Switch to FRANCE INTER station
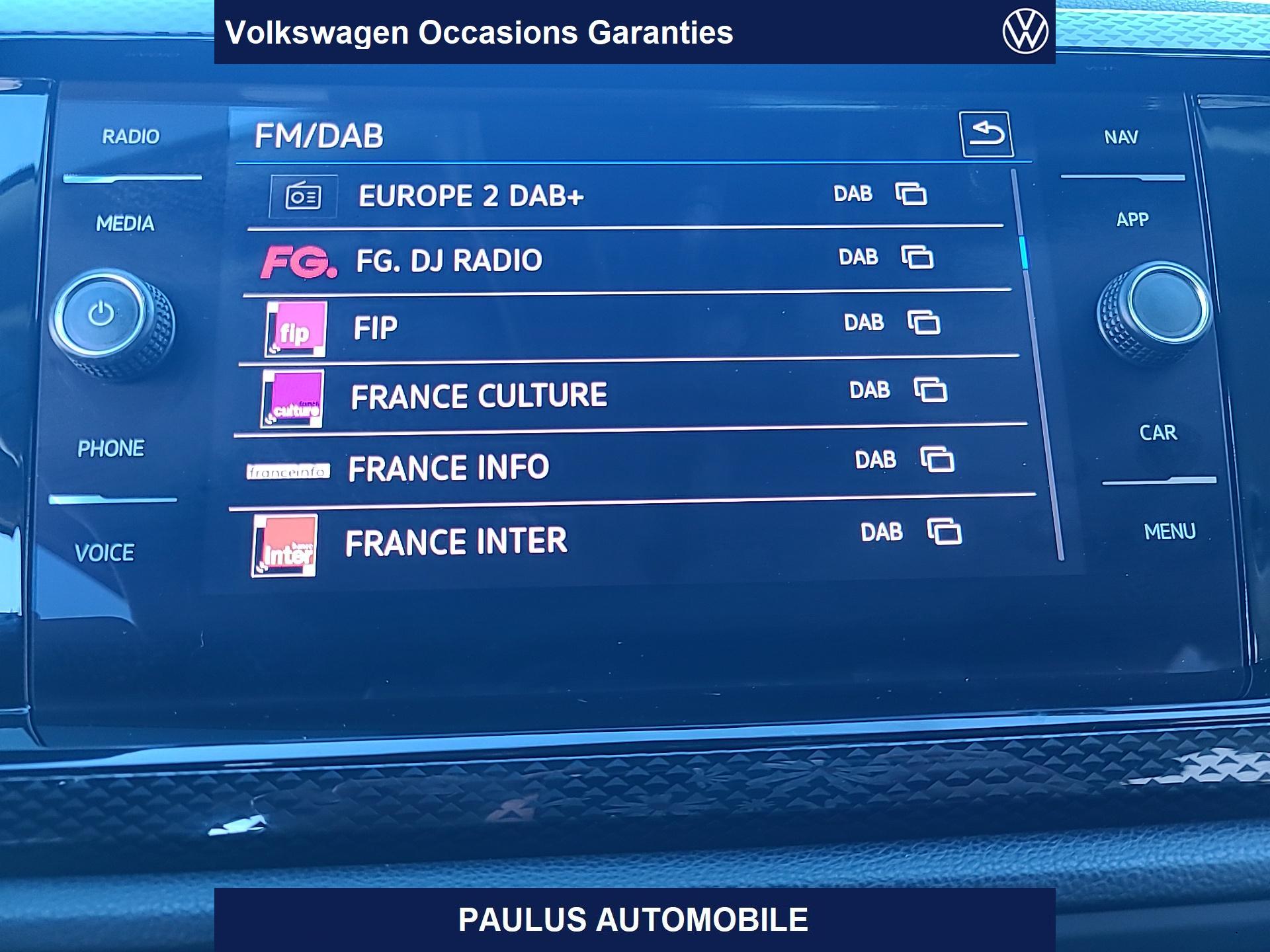This screenshot has width=1270, height=952. (x=456, y=541)
